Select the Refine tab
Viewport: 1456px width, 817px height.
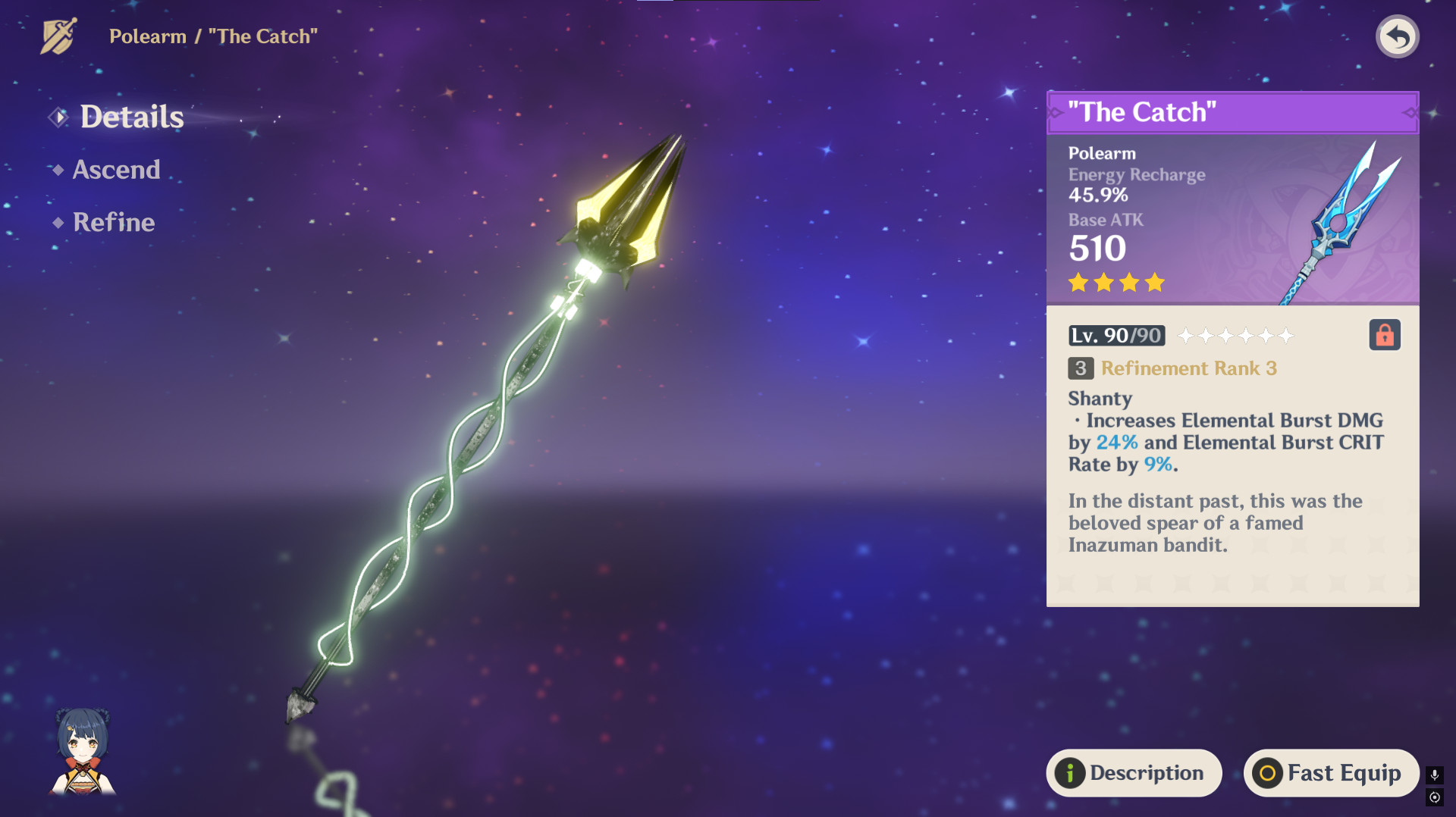click(x=114, y=222)
